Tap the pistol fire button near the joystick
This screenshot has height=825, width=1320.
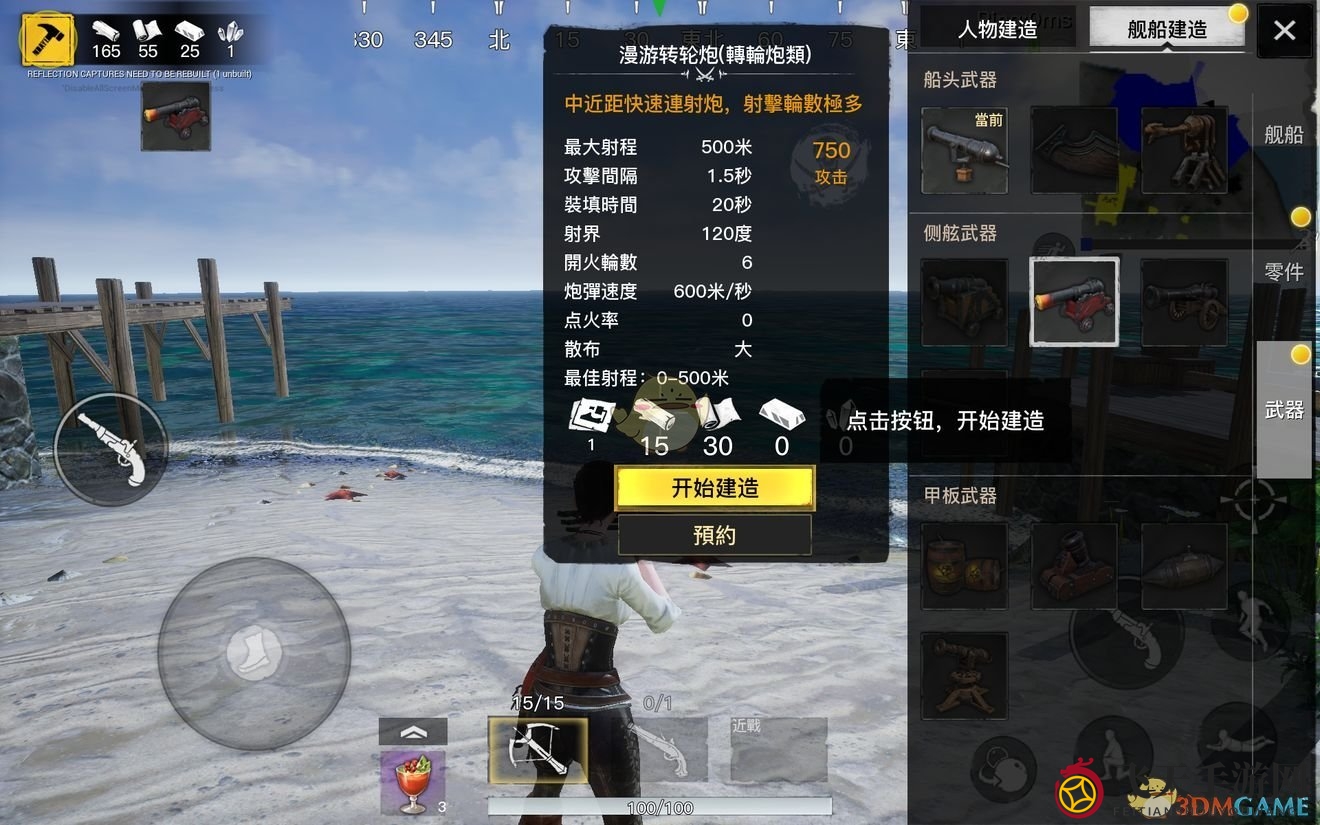tap(110, 448)
